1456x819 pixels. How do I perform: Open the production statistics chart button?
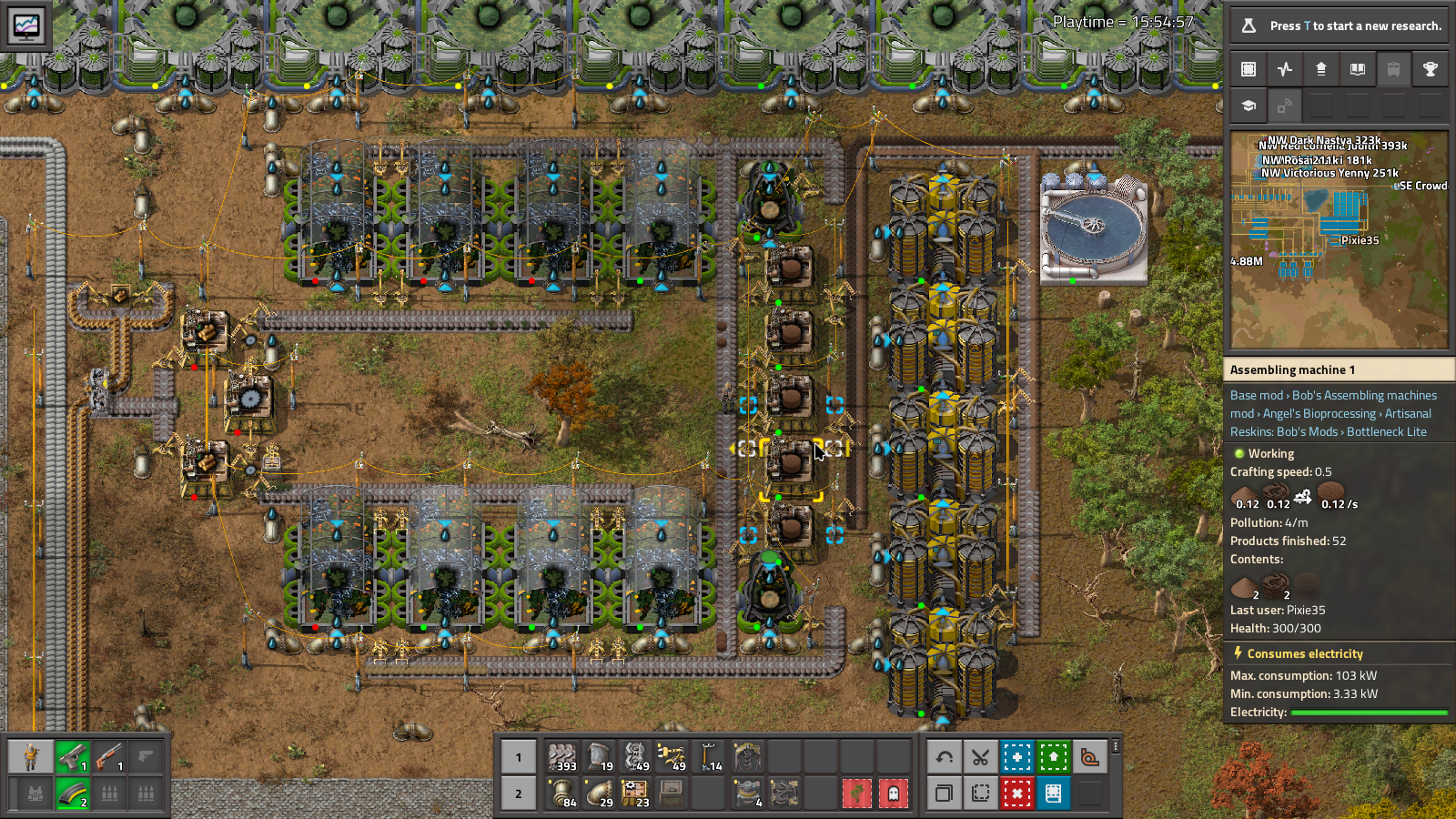pyautogui.click(x=1285, y=69)
